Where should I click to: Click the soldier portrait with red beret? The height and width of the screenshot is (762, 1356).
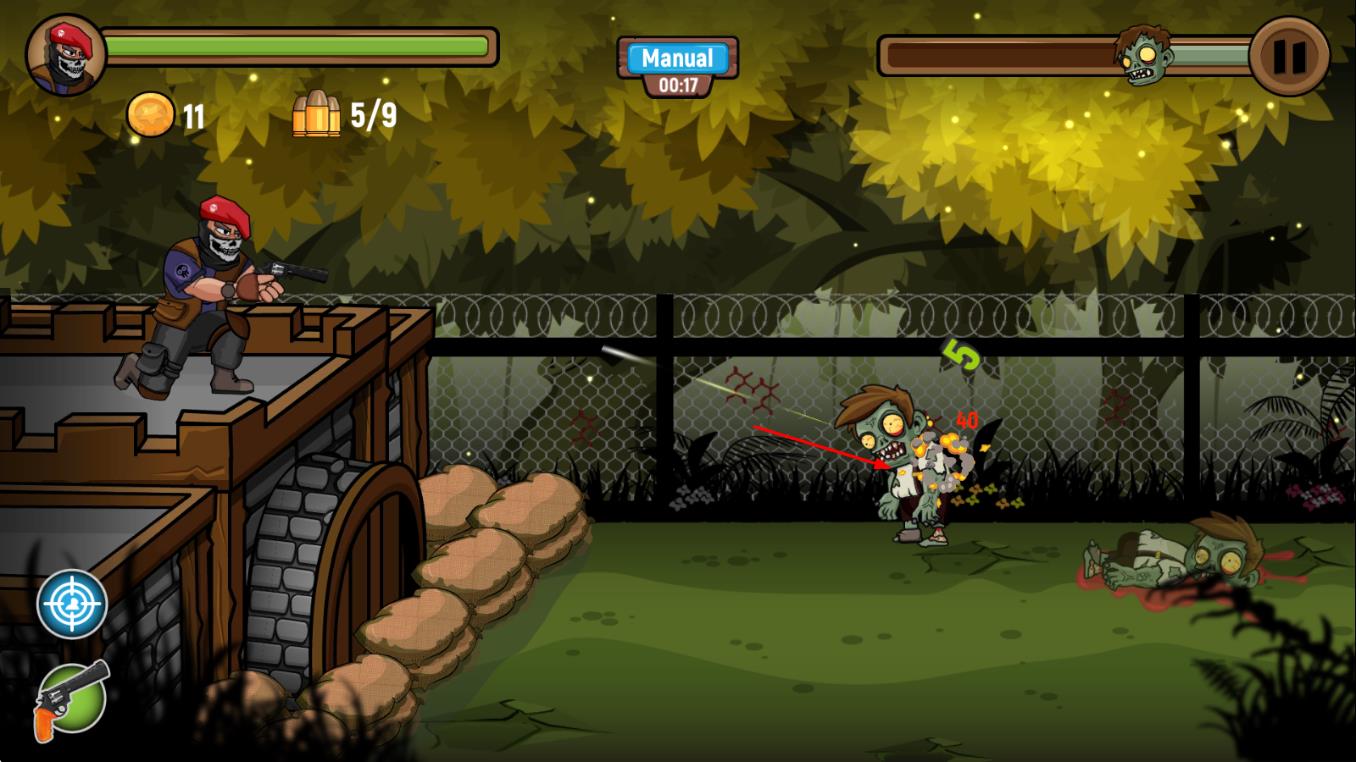click(66, 55)
